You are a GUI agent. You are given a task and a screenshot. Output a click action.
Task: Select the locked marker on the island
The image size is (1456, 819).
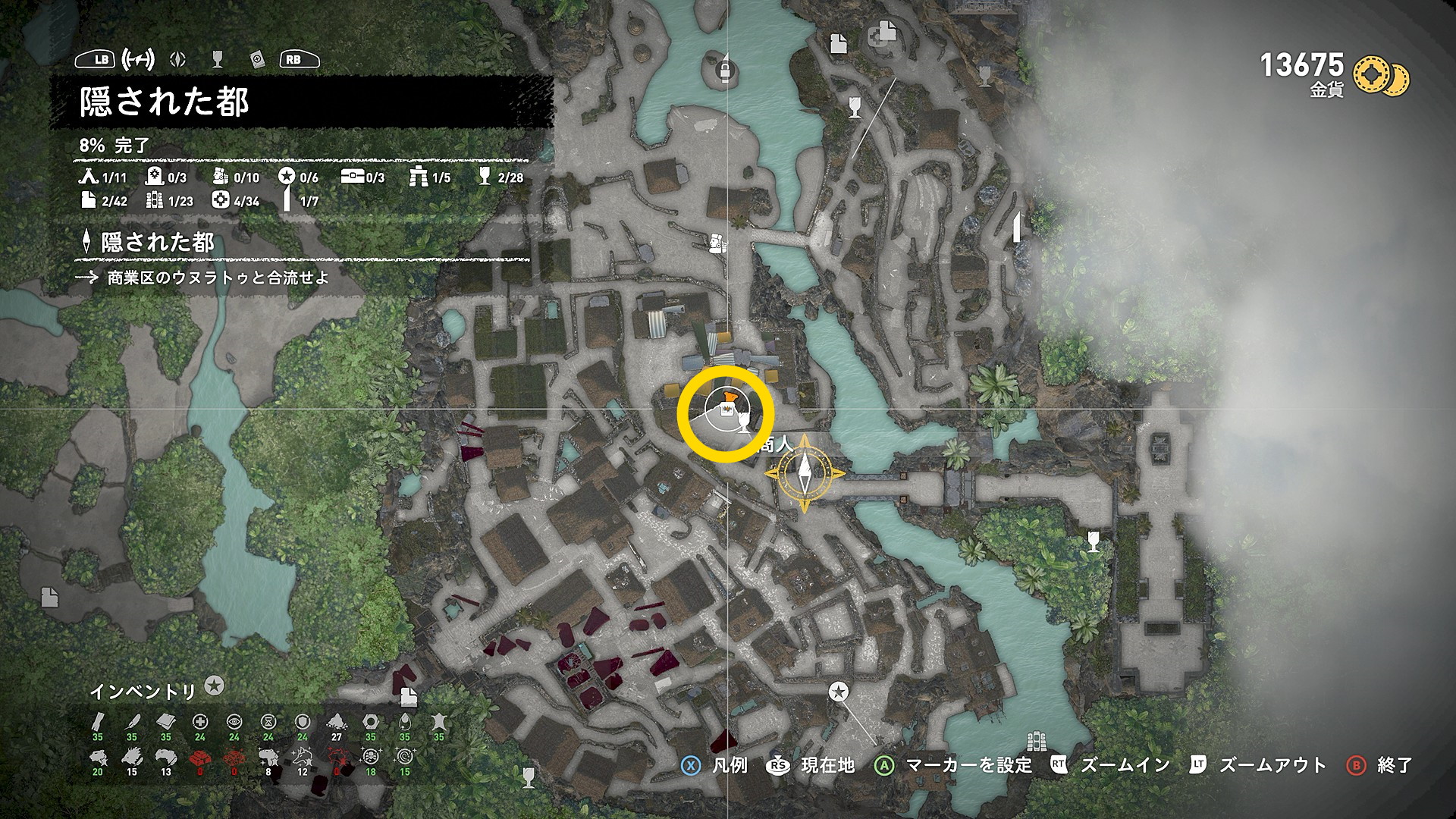click(x=726, y=71)
